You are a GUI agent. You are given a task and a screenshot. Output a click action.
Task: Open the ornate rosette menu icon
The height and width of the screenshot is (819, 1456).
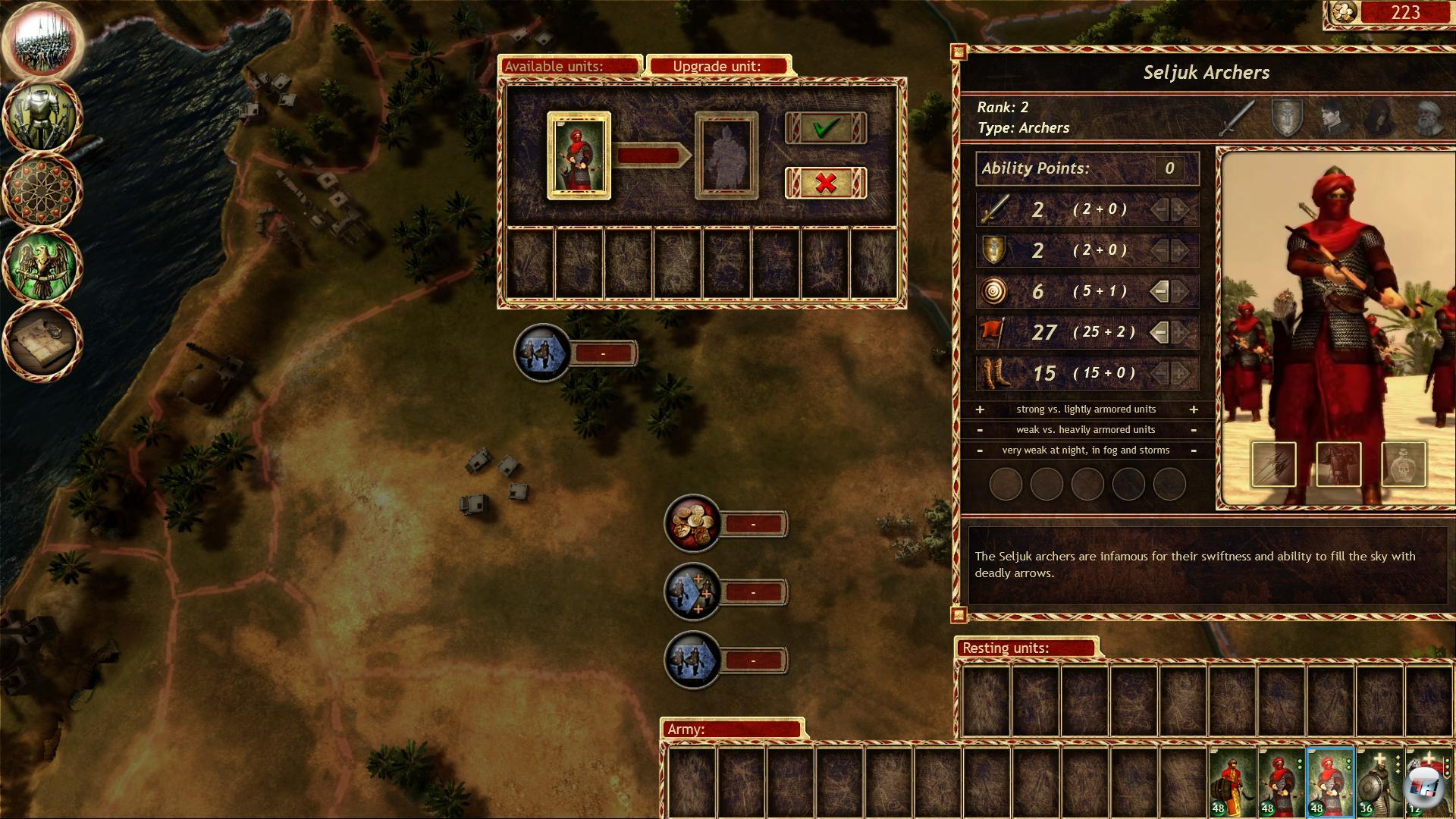(x=43, y=190)
